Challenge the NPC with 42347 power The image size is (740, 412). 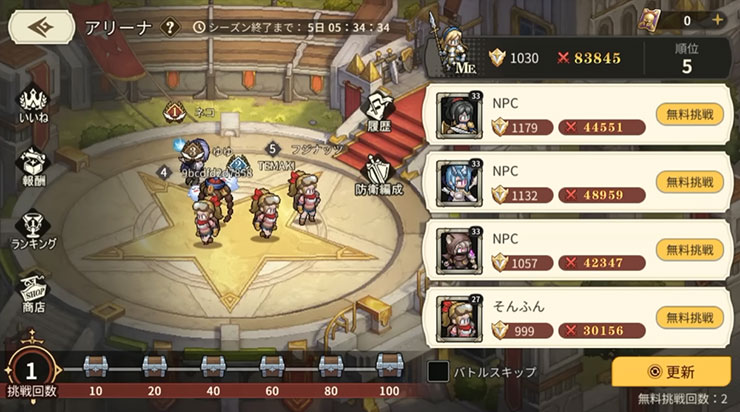coord(690,250)
